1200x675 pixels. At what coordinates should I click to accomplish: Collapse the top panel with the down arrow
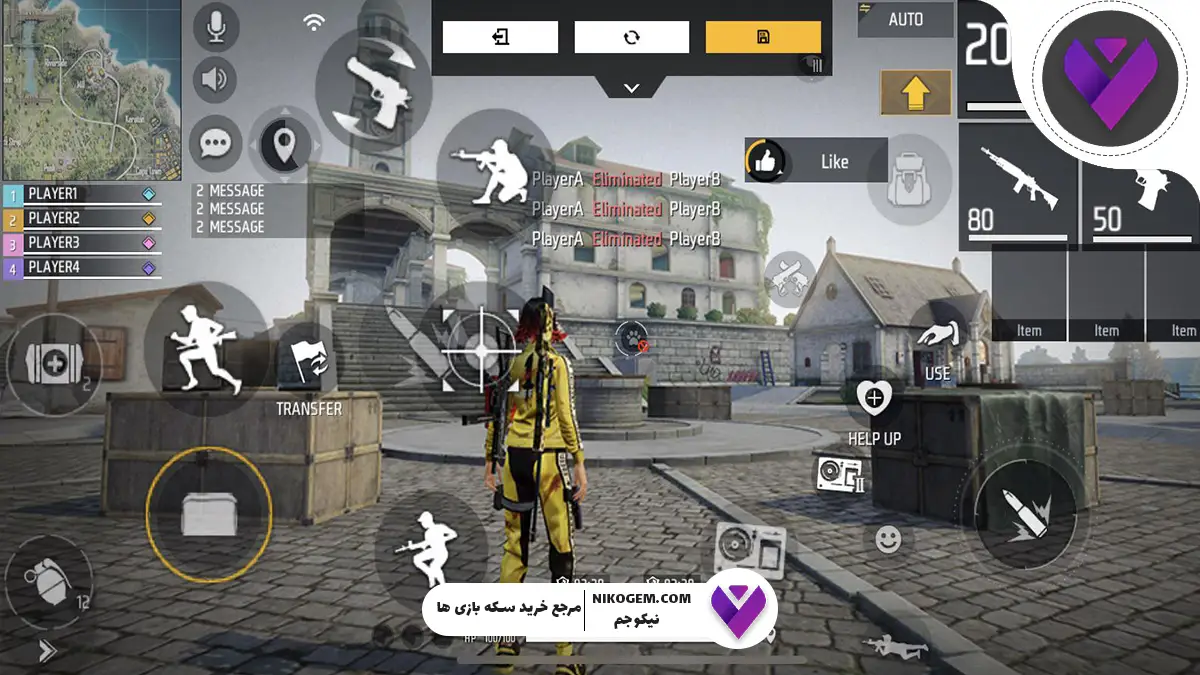(x=631, y=88)
